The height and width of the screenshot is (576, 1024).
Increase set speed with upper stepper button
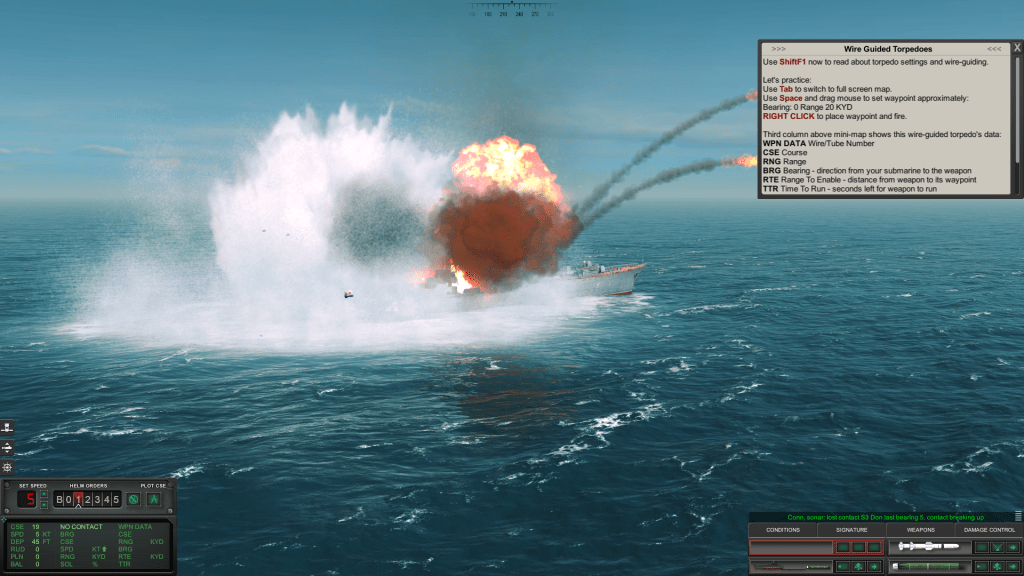pos(43,494)
